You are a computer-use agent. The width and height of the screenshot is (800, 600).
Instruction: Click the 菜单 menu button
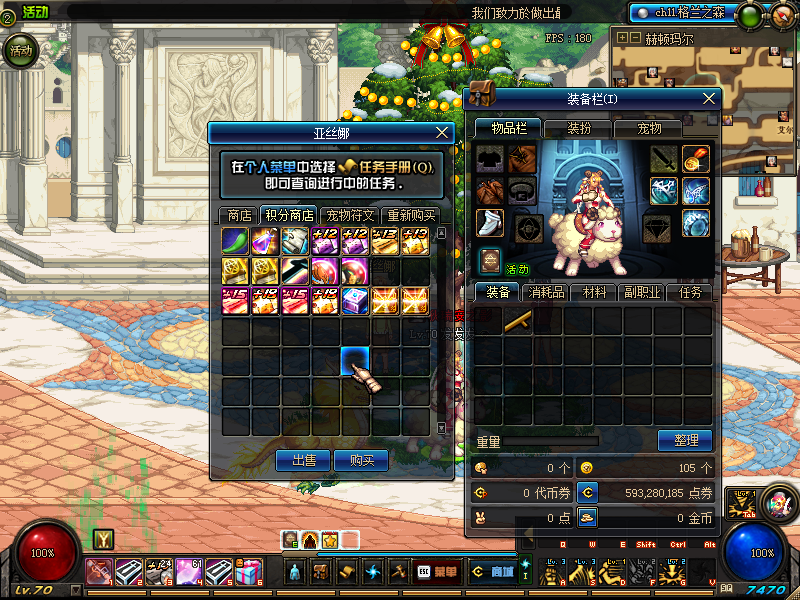[437, 572]
